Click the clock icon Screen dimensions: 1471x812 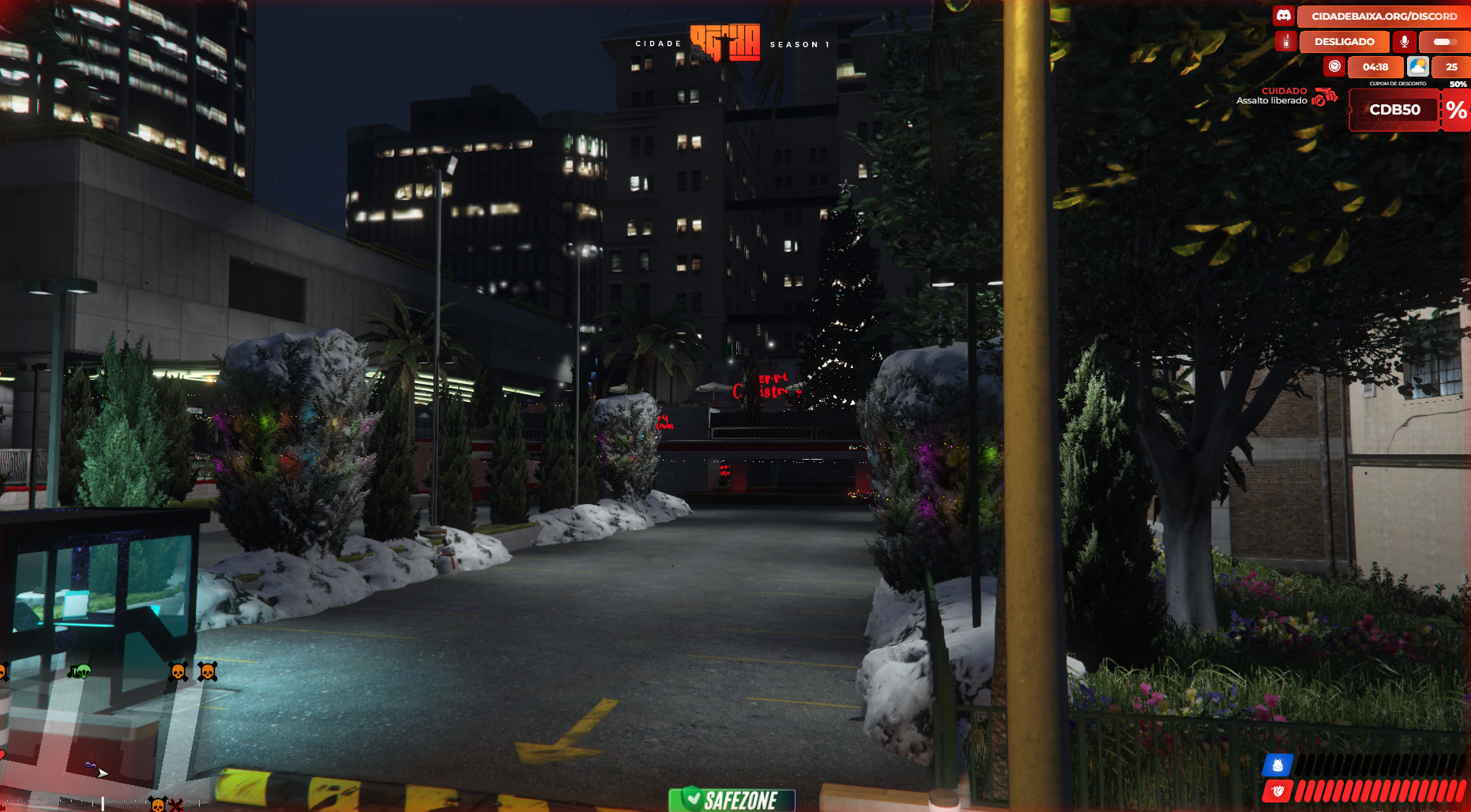point(1334,66)
